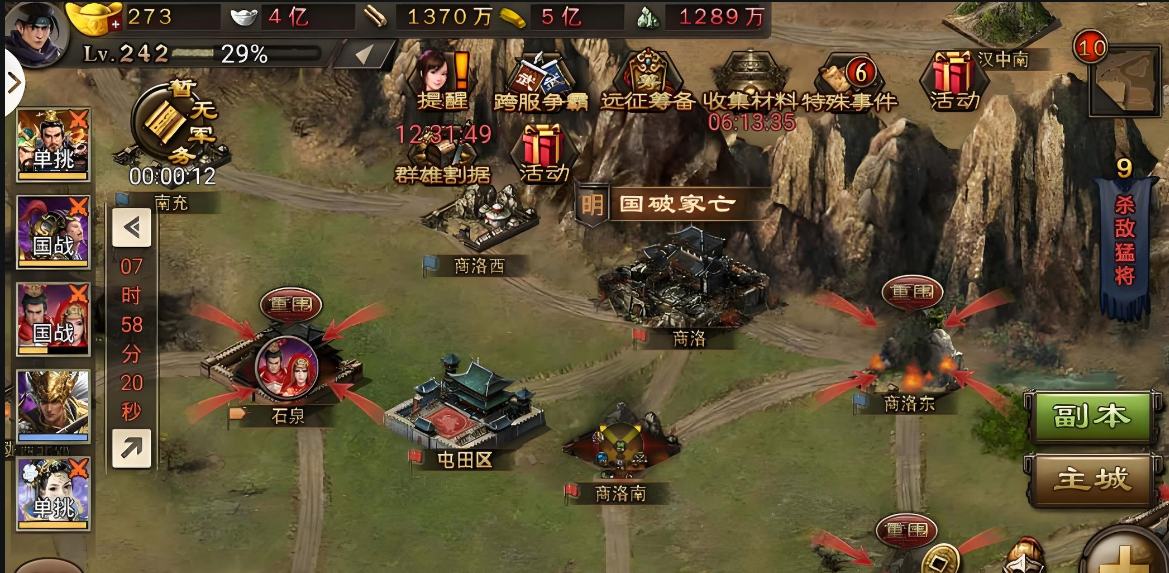
Task: Click the 重围 badge above 商洛东
Action: point(912,292)
